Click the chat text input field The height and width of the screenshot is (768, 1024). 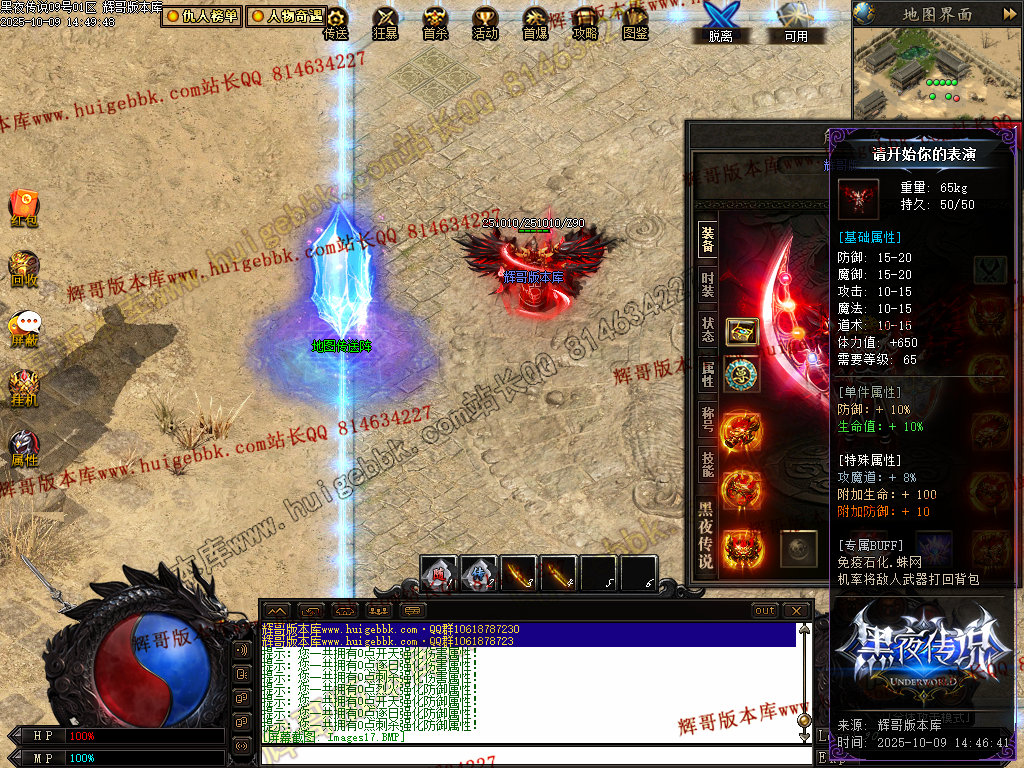click(530, 757)
